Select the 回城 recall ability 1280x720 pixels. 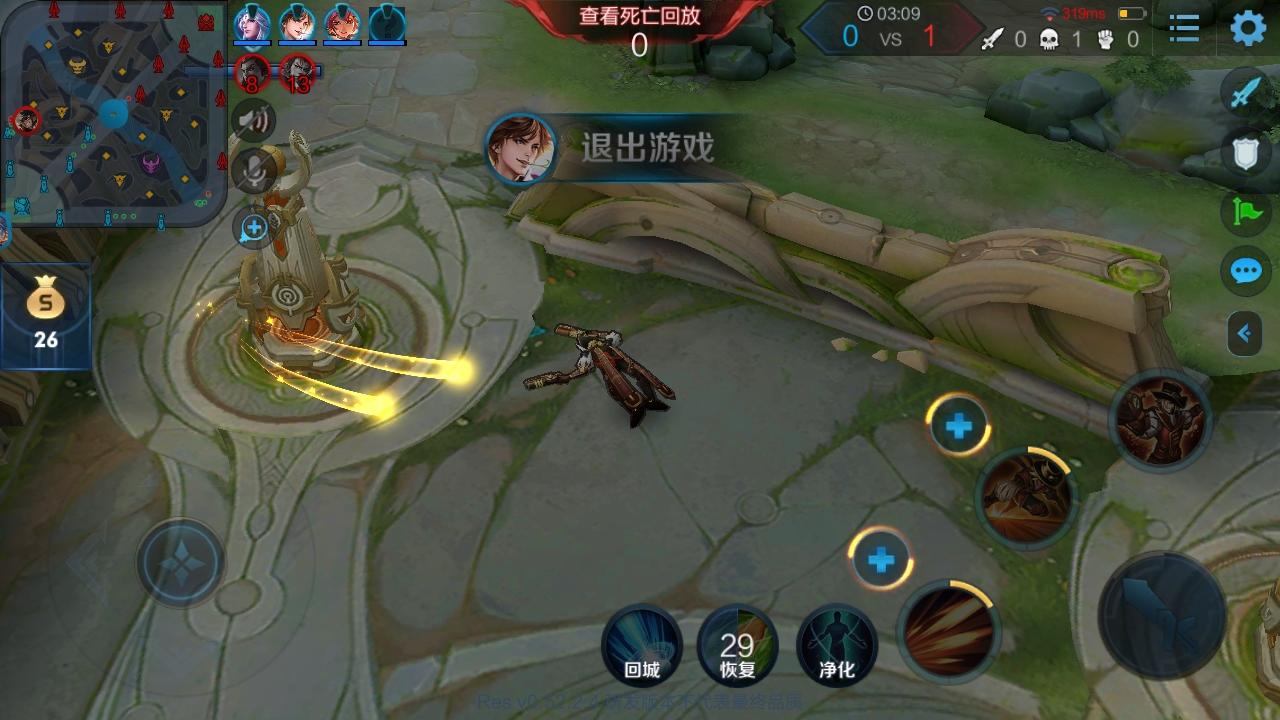pyautogui.click(x=641, y=646)
